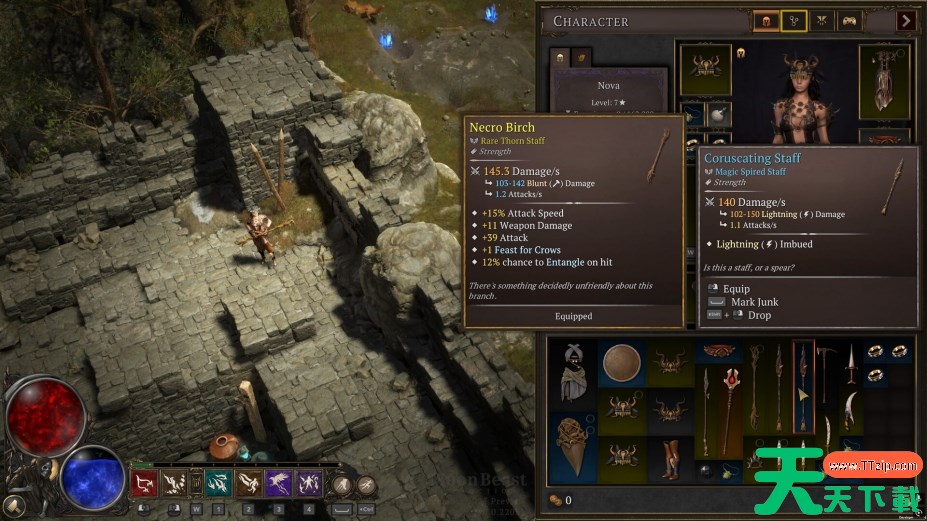
Task: Open the gamepad controller tab
Action: click(849, 20)
